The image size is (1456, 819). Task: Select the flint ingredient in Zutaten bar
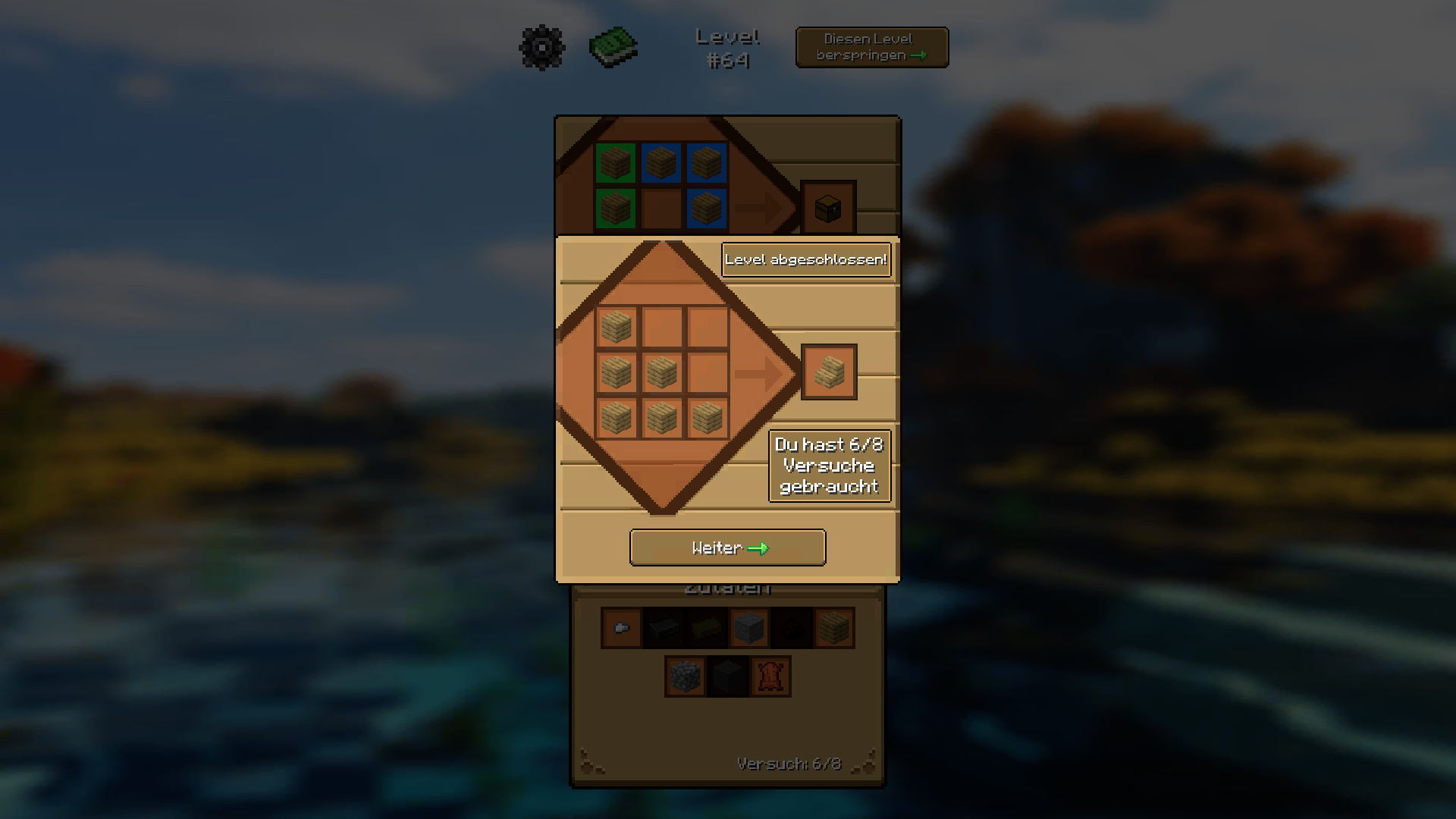point(621,627)
